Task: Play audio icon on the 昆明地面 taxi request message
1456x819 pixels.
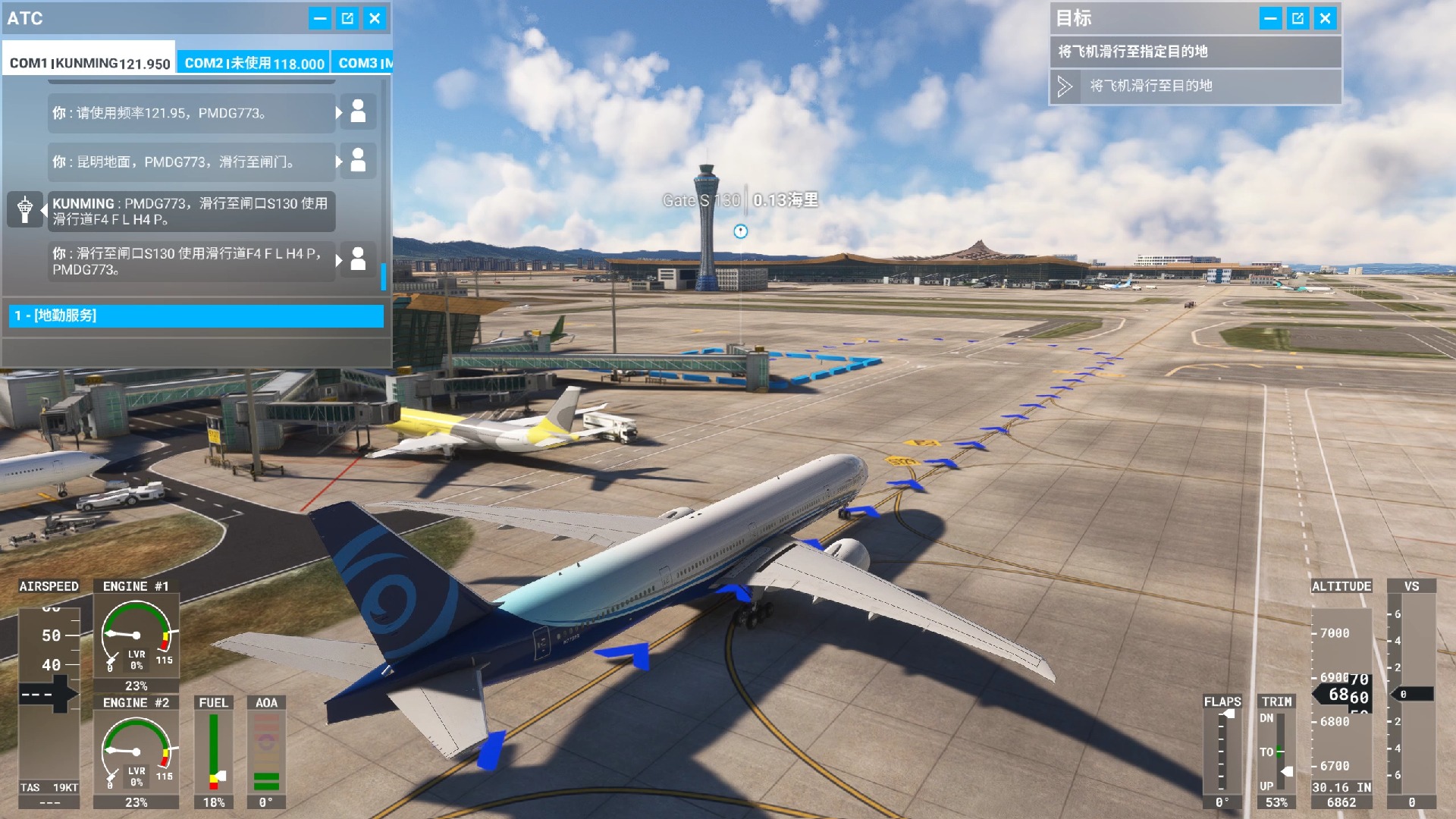Action: 358,162
